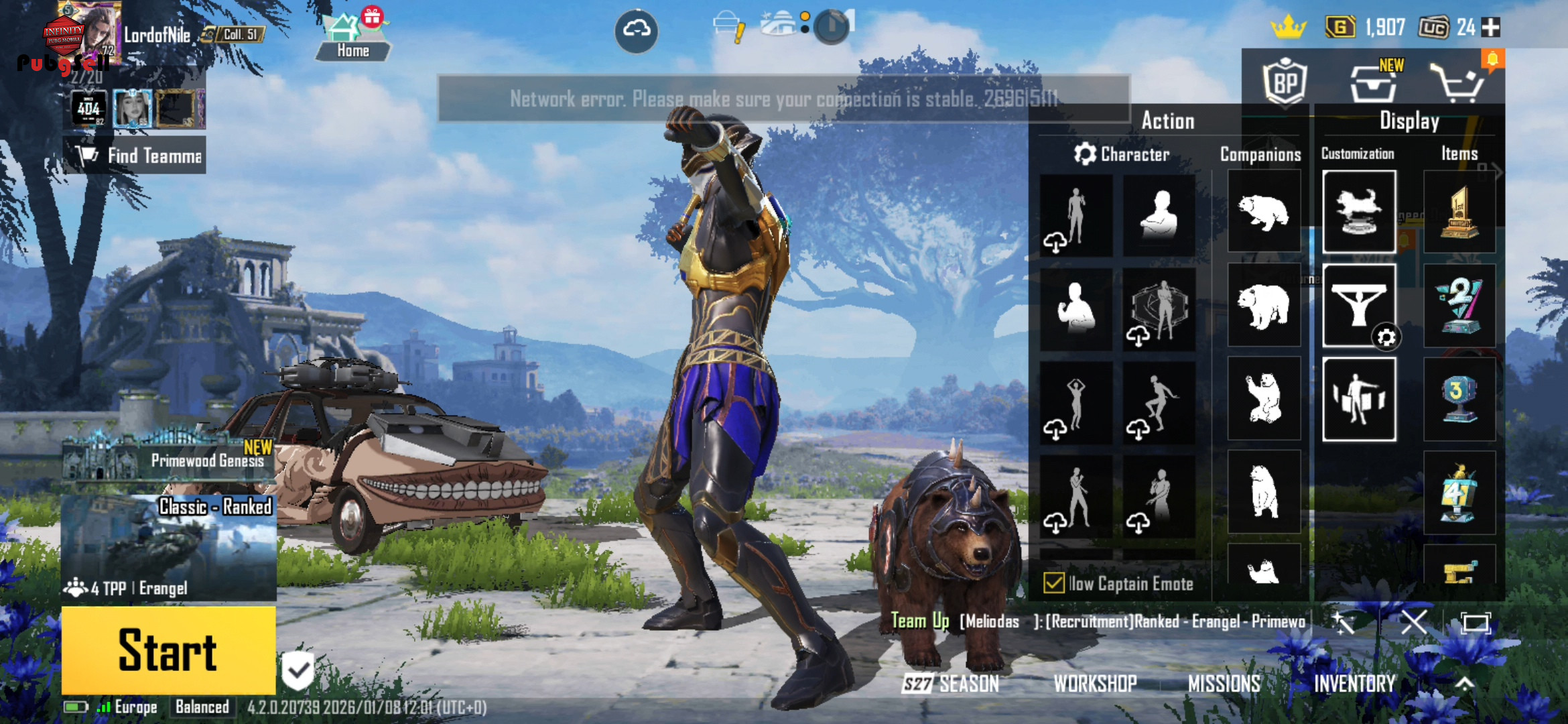Open the Primewood Genesis event banner
This screenshot has width=1568, height=724.
169,460
